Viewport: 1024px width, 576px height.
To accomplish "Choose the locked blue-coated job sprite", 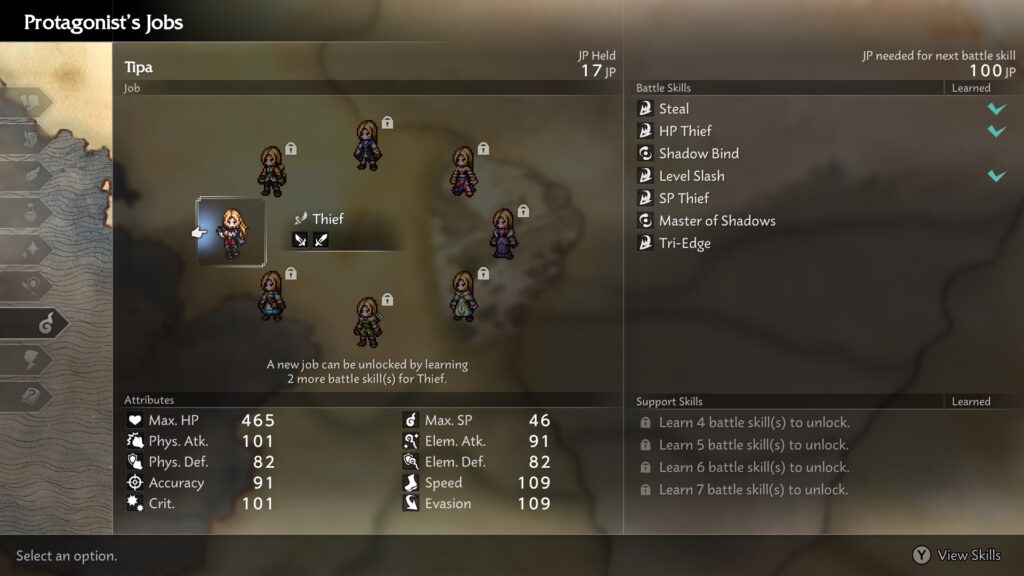I will 367,145.
